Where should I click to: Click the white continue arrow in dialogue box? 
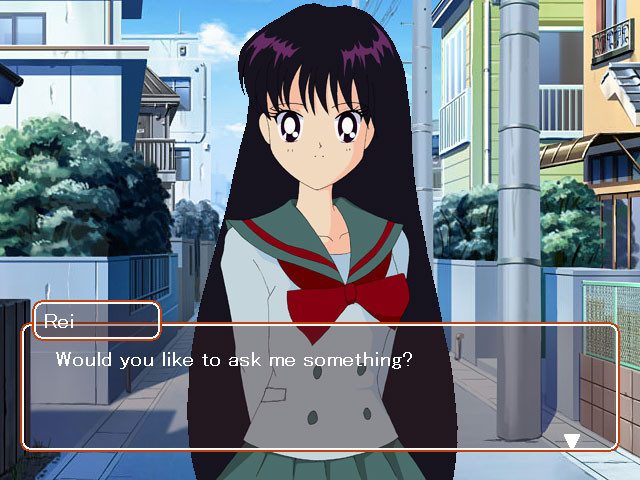[x=572, y=440]
